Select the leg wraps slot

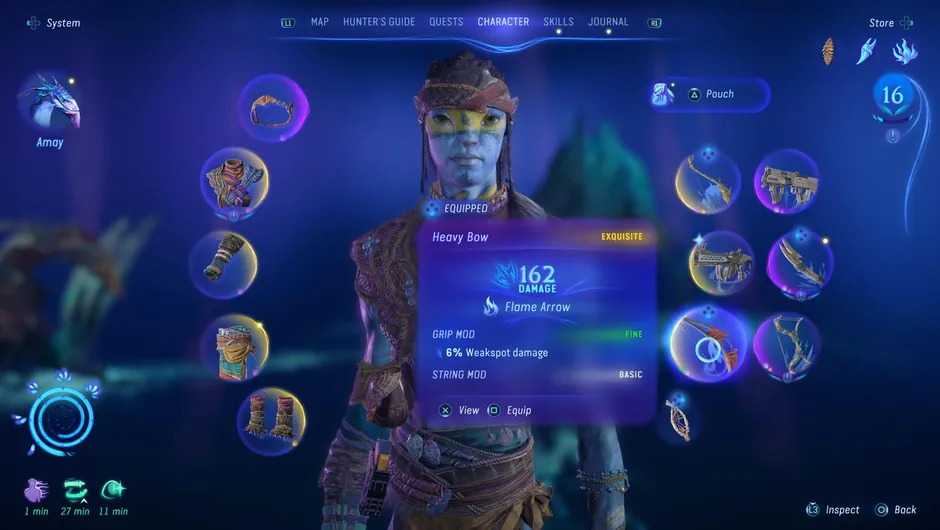coord(271,420)
